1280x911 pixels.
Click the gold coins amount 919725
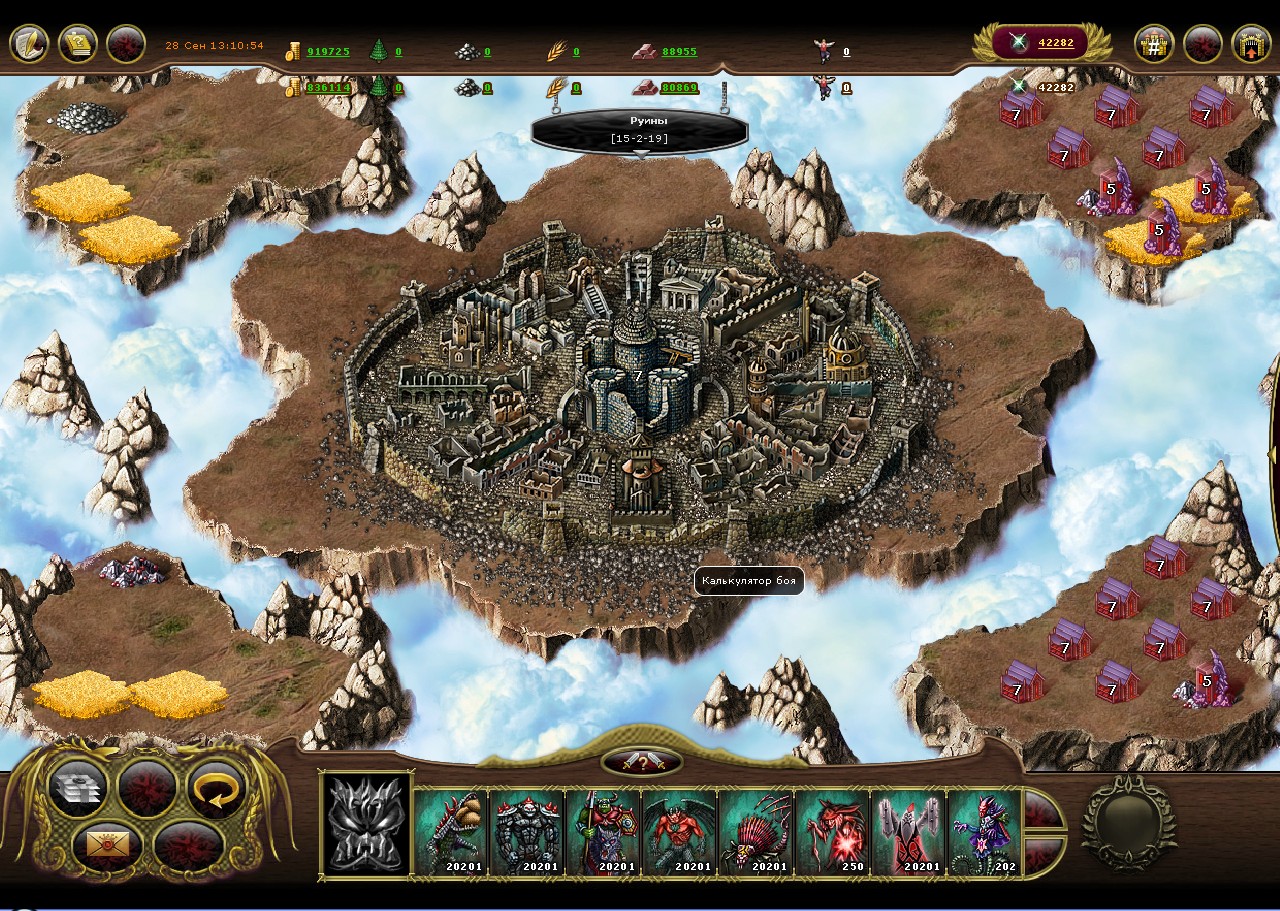[328, 52]
